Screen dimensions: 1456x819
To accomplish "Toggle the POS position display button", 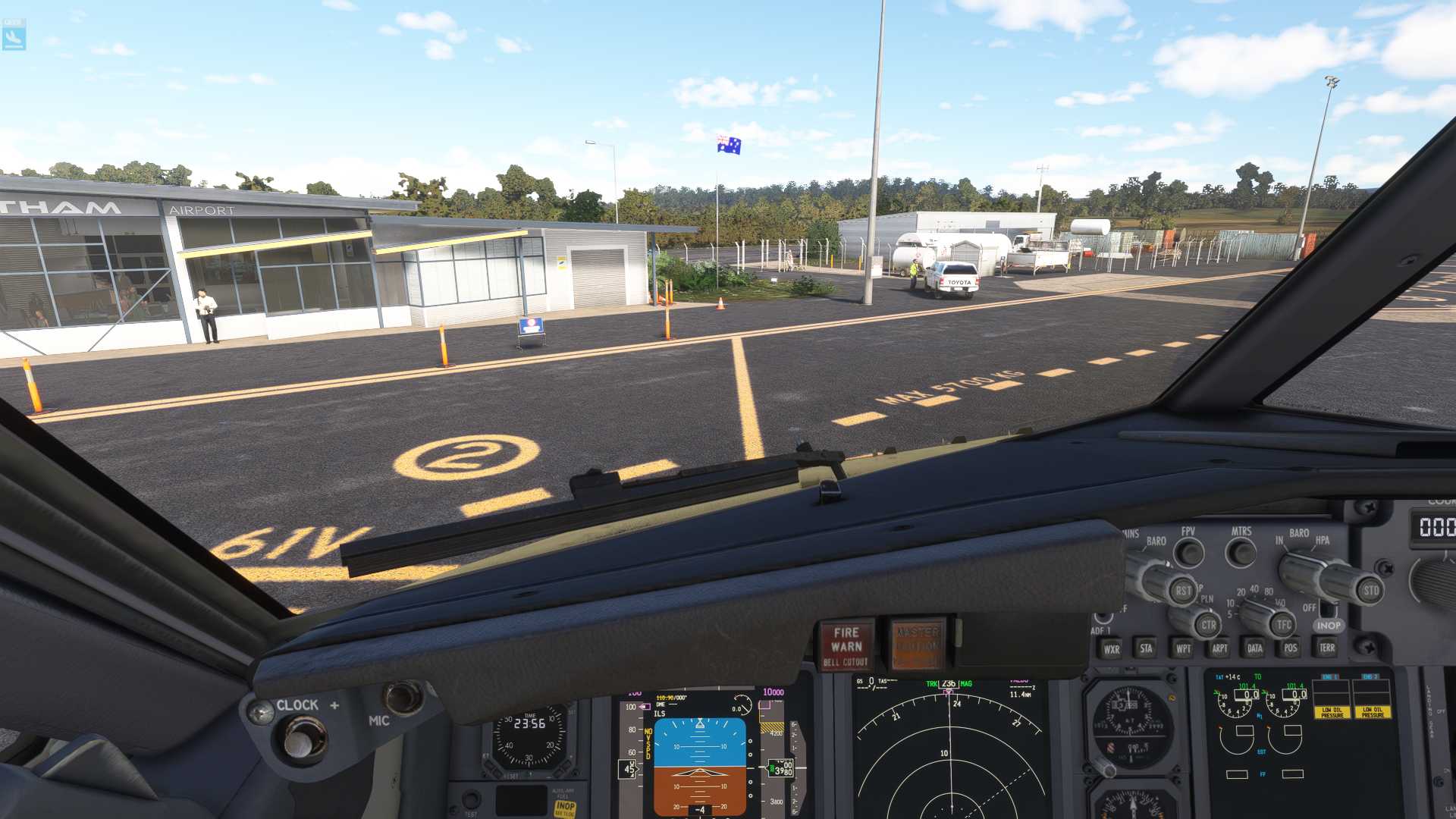I will [x=1291, y=648].
